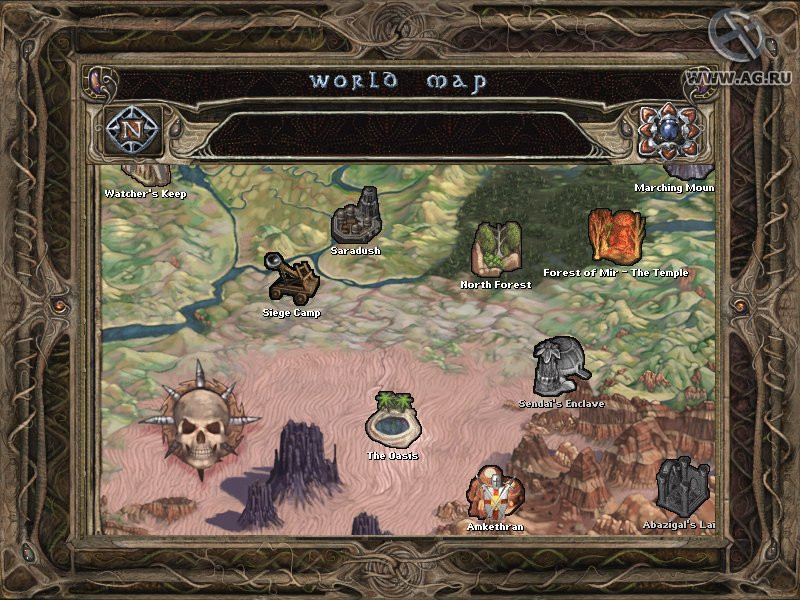Select the Watcher's Keep location
The height and width of the screenshot is (600, 800).
[146, 182]
